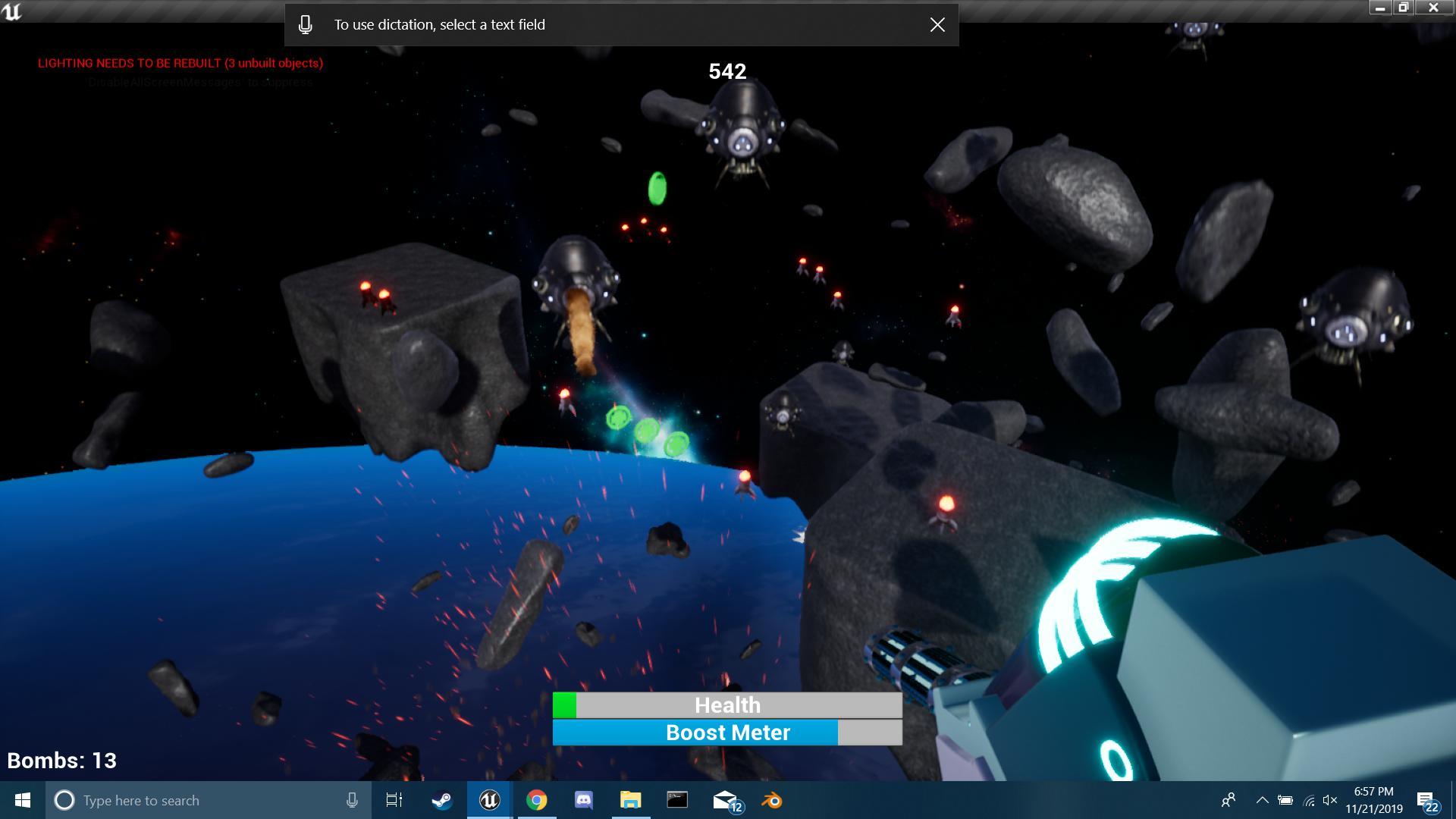Open the Mail app showing 12 notifications
The image size is (1456, 819).
pos(725,800)
